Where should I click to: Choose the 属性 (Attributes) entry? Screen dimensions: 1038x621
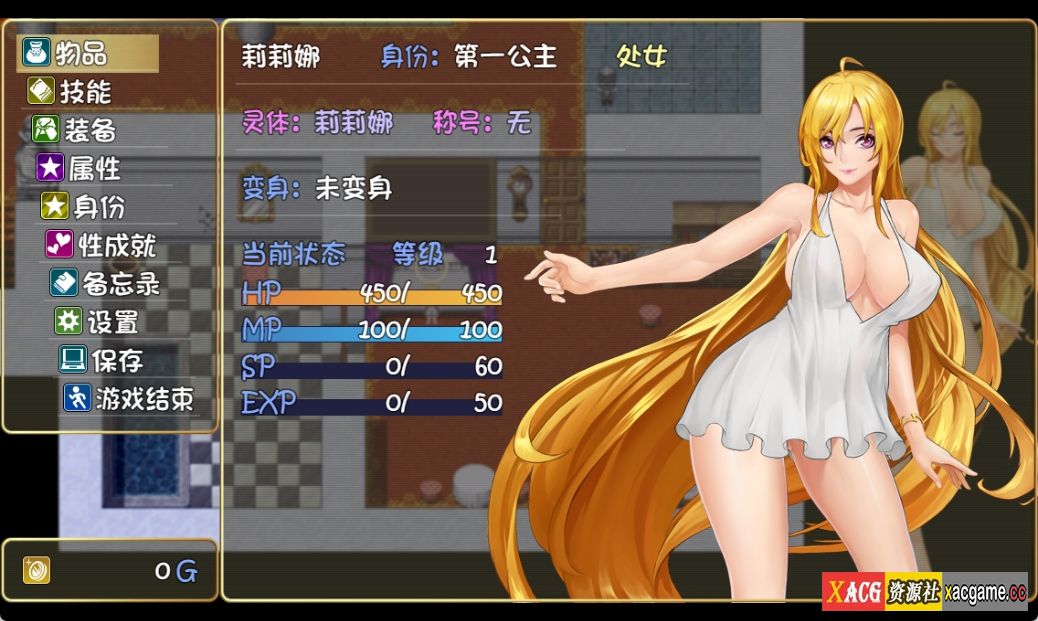(x=94, y=168)
